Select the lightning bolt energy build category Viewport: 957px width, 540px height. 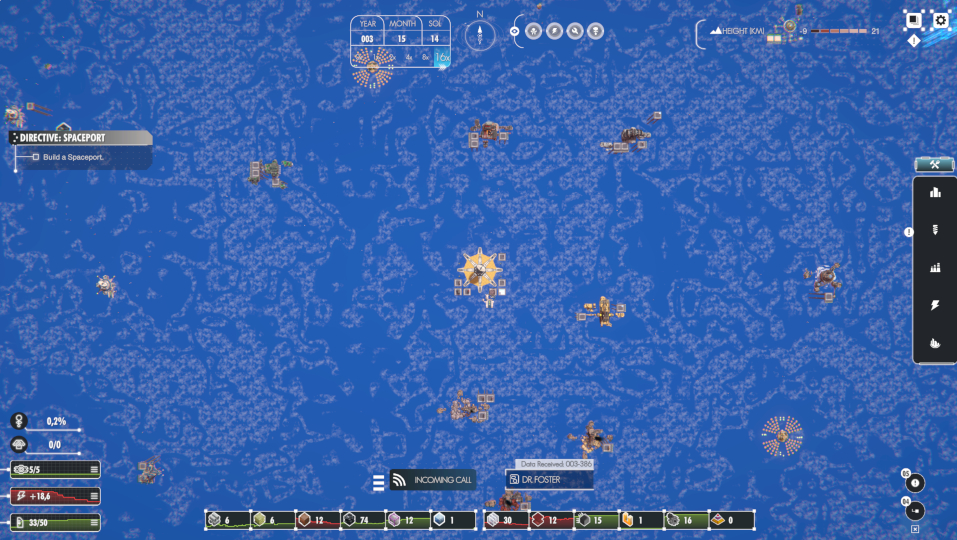pyautogui.click(x=936, y=305)
